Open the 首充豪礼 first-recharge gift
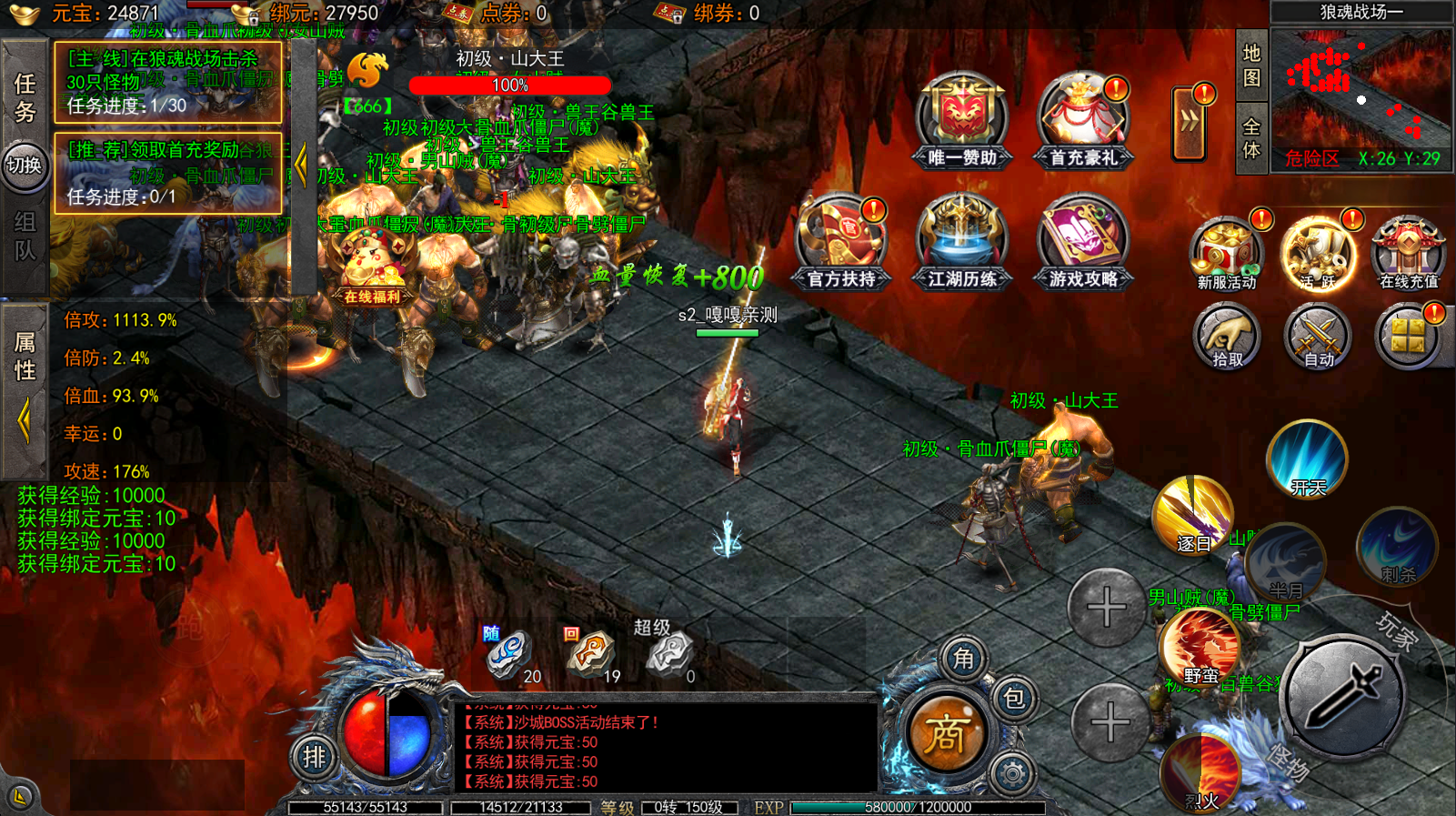Image resolution: width=1456 pixels, height=816 pixels. (1082, 120)
